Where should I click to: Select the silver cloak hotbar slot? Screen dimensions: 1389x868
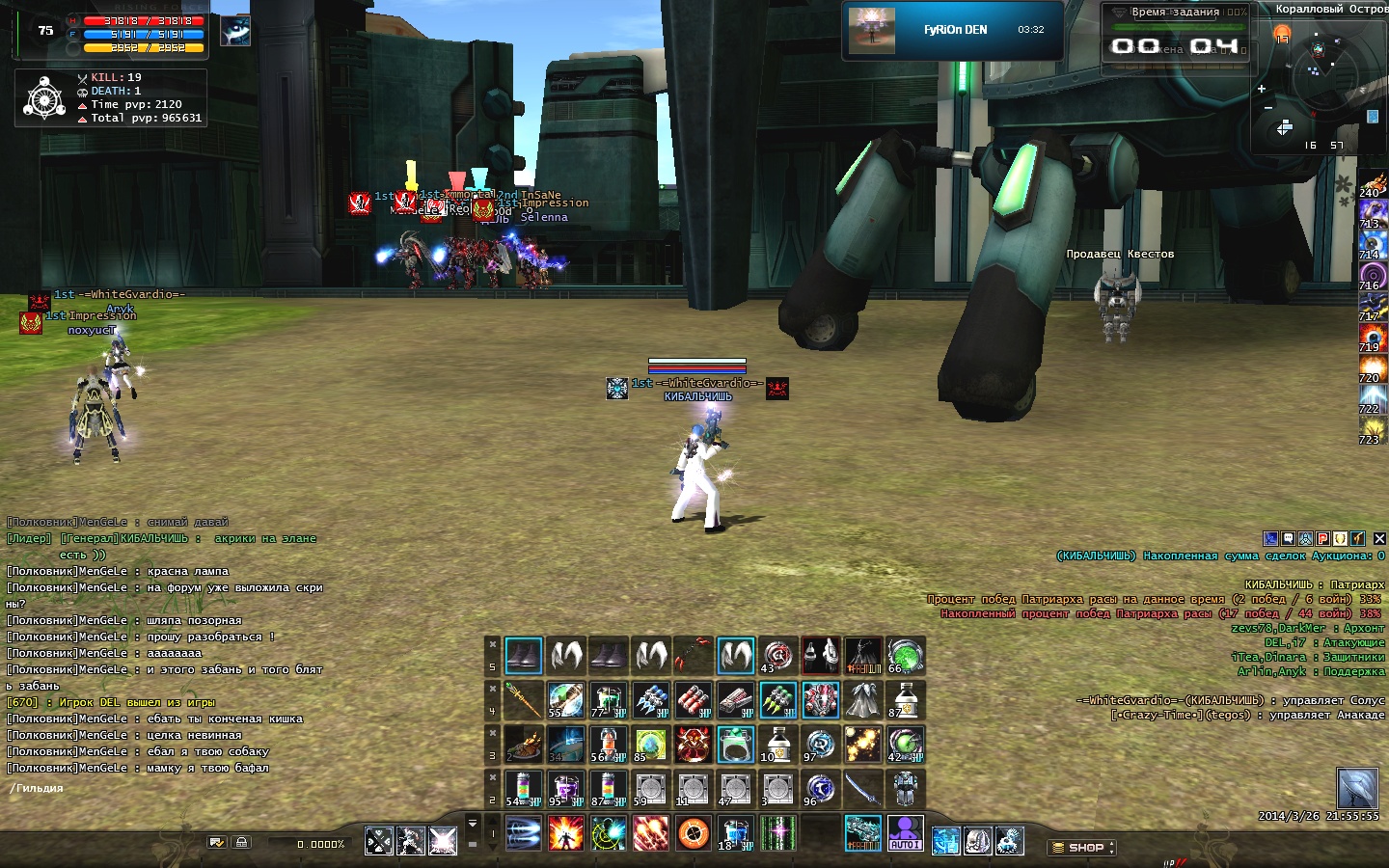[862, 700]
